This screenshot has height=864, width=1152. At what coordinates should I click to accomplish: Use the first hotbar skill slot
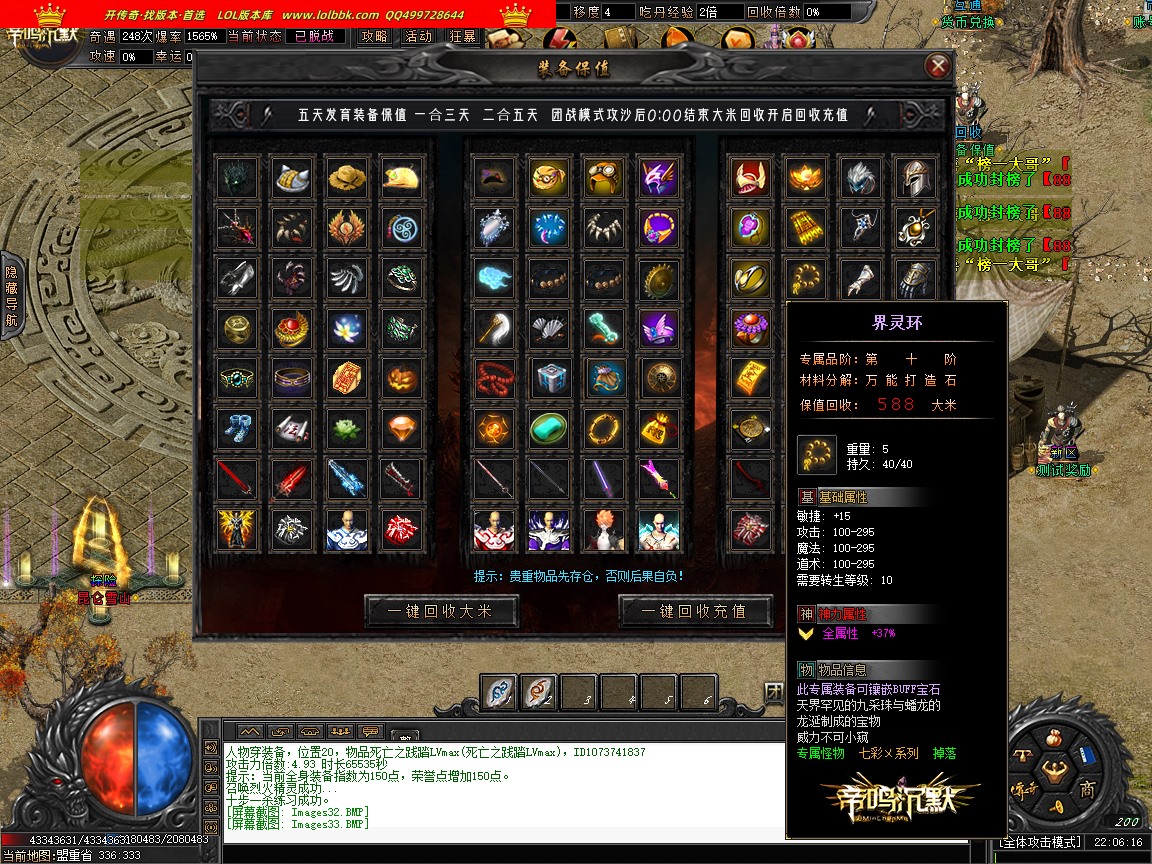pos(499,691)
